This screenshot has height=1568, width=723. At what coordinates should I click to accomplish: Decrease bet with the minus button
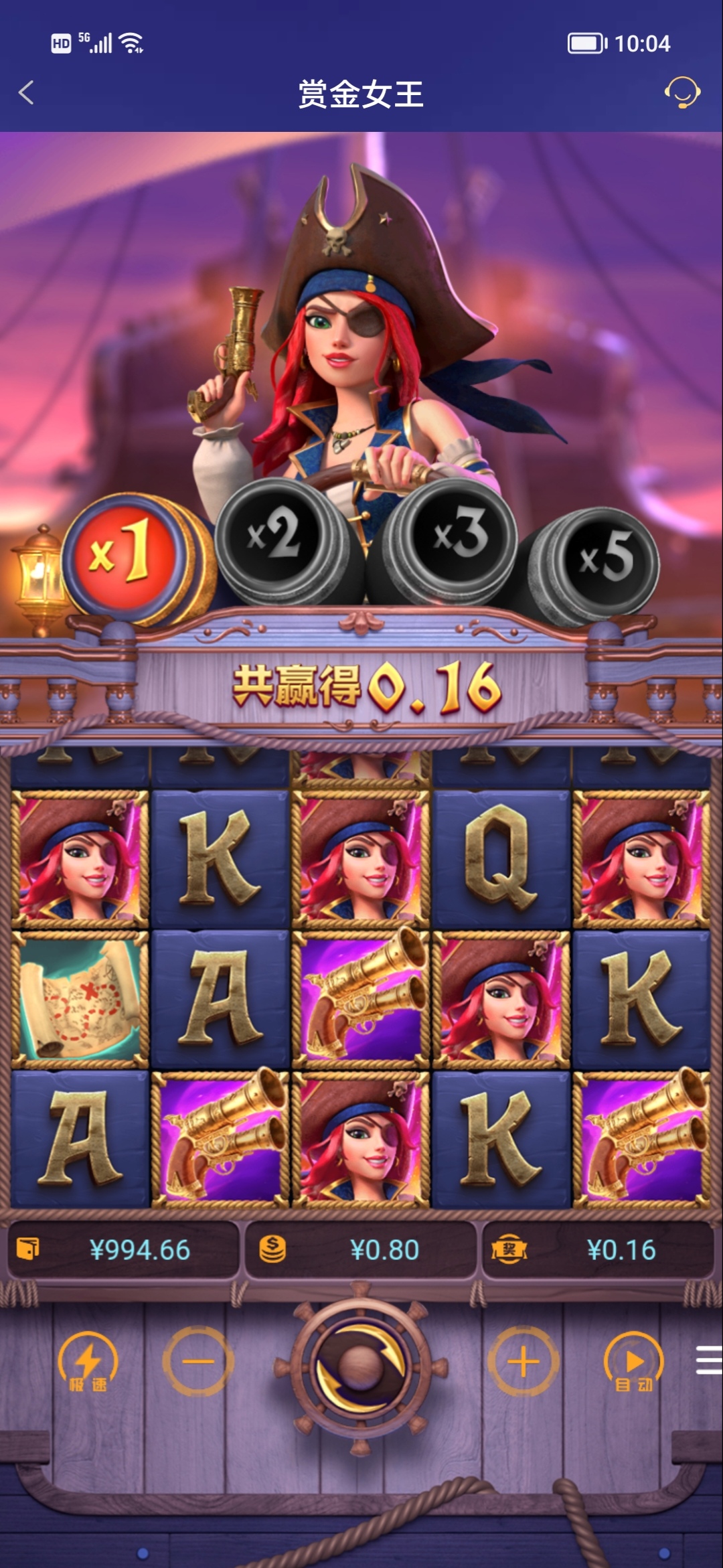click(198, 1362)
